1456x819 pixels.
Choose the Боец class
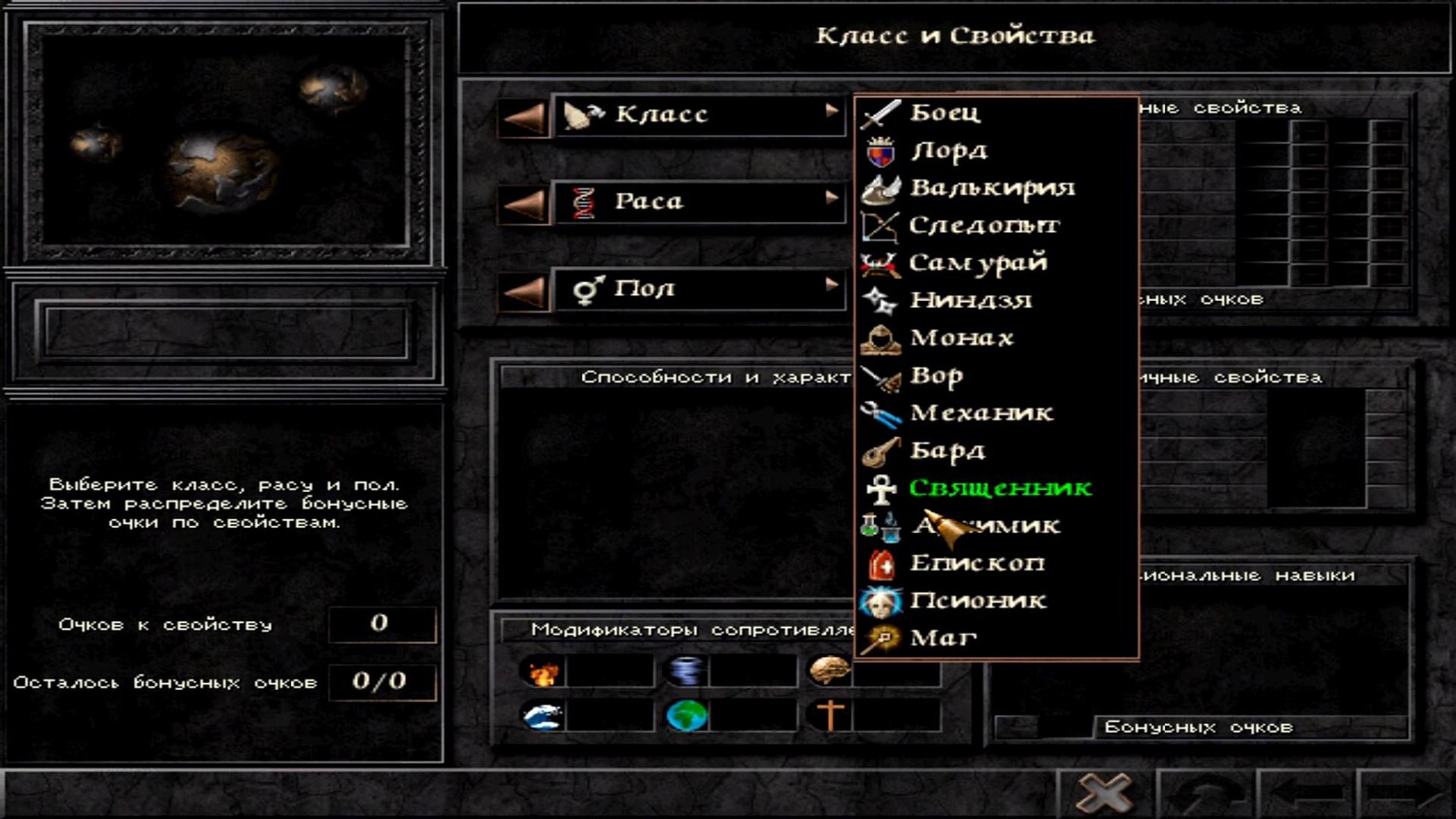(x=944, y=113)
